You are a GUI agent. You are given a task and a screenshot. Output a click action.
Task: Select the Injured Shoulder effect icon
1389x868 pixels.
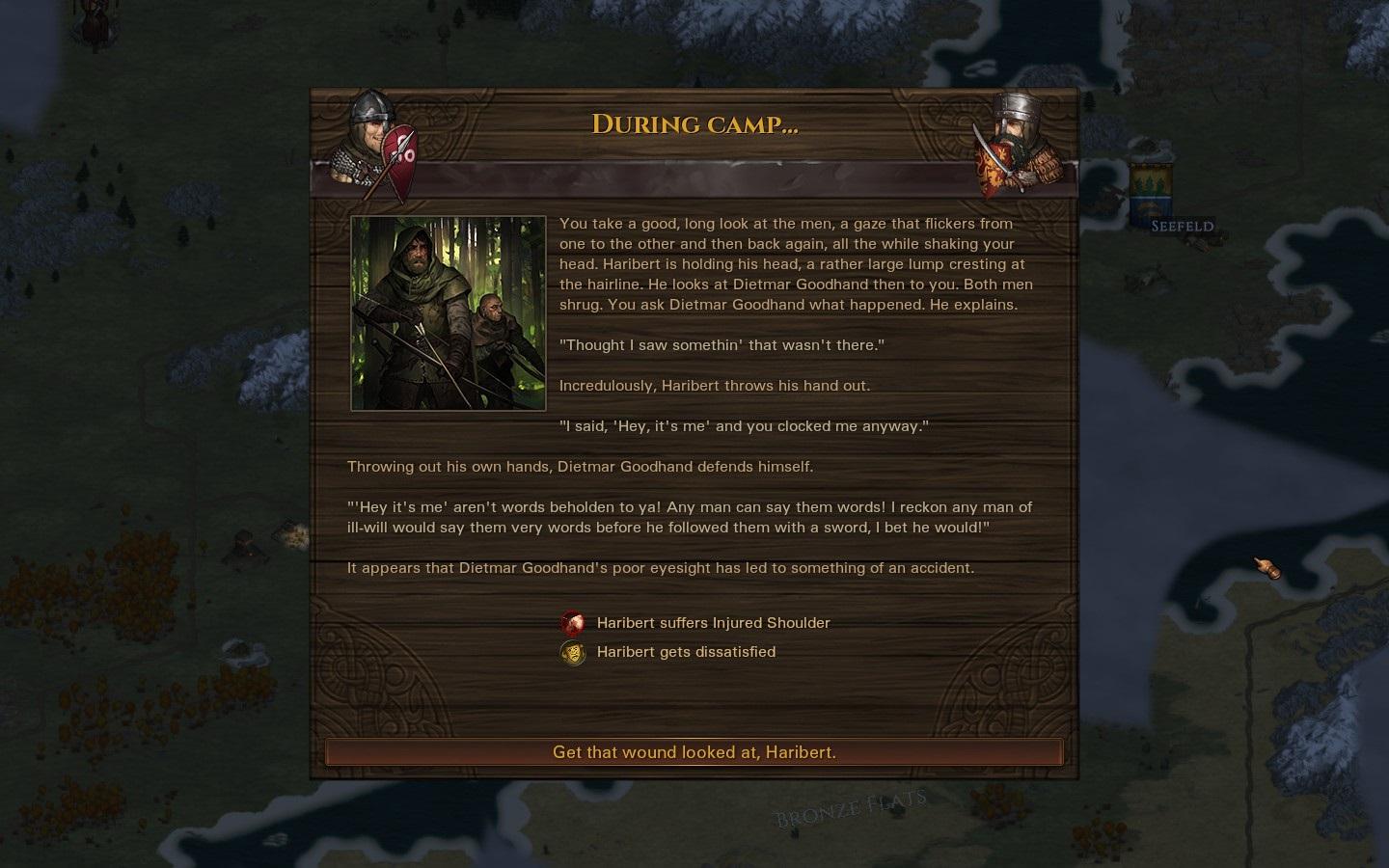point(573,623)
